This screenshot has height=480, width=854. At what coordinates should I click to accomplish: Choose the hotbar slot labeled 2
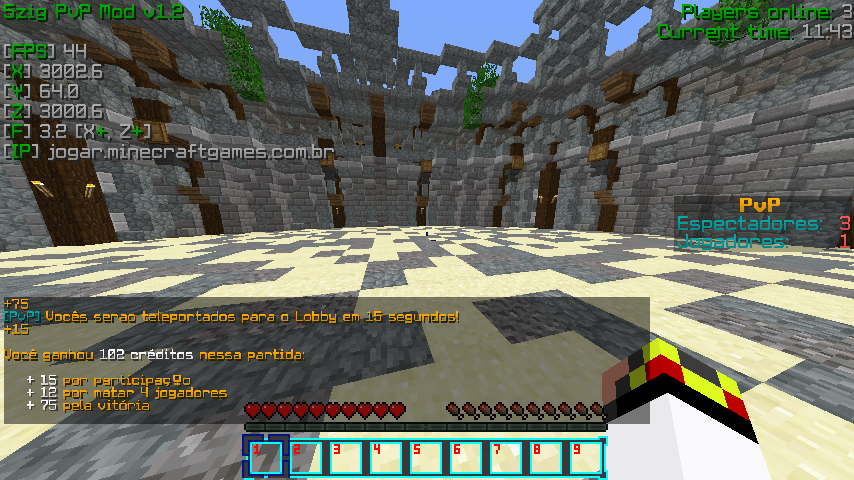click(x=306, y=457)
